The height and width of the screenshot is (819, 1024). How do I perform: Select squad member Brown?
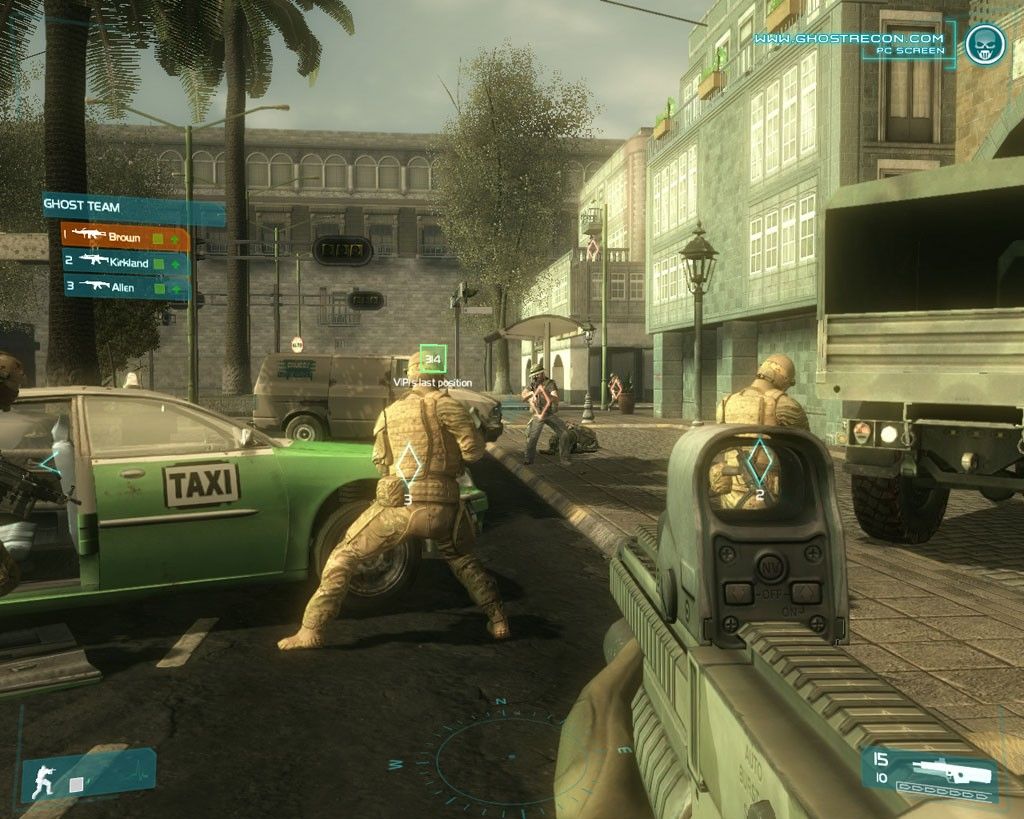tap(125, 238)
